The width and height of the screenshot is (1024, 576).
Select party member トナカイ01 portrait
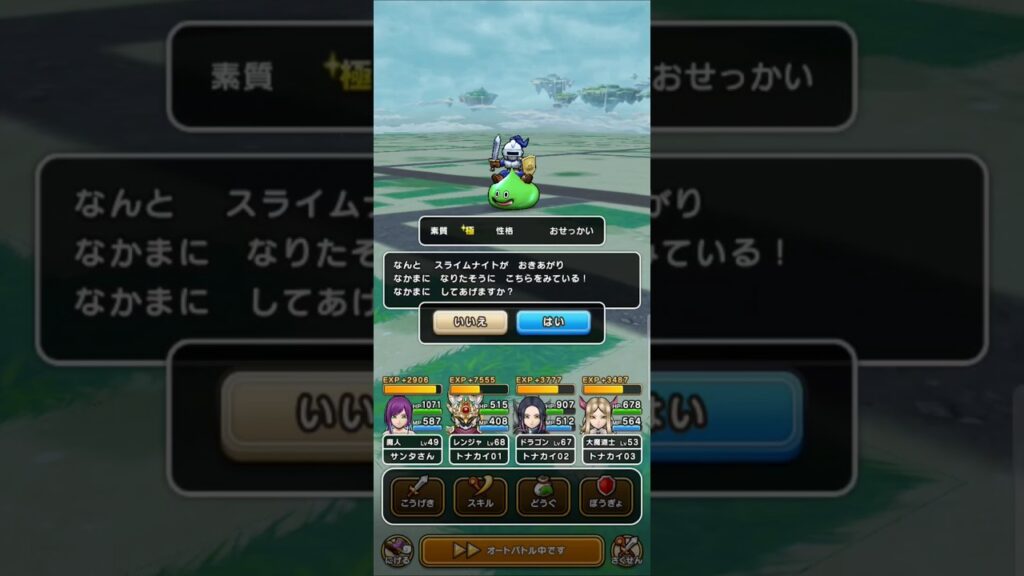click(465, 413)
